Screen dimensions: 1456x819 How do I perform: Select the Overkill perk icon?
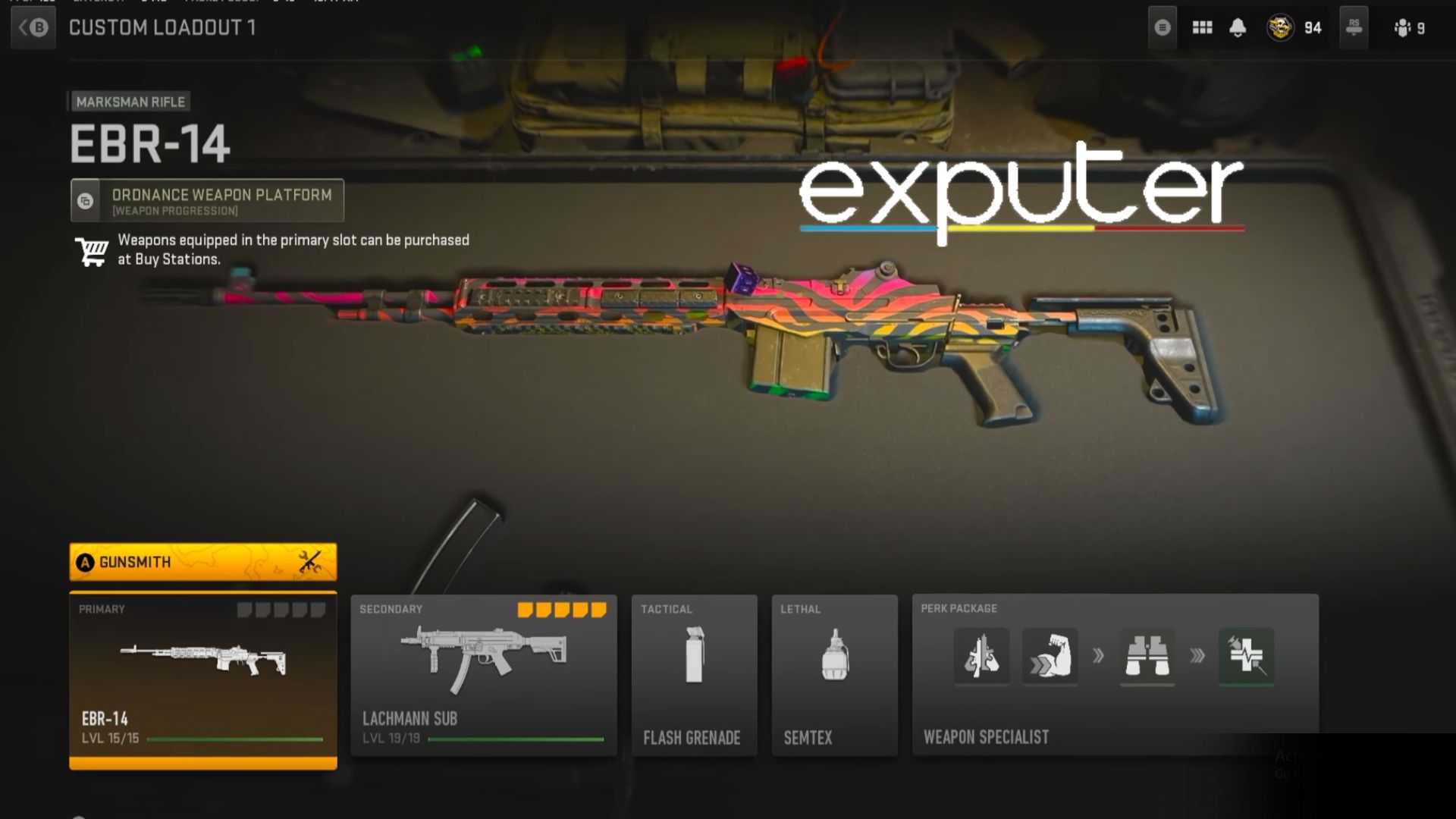pos(982,657)
